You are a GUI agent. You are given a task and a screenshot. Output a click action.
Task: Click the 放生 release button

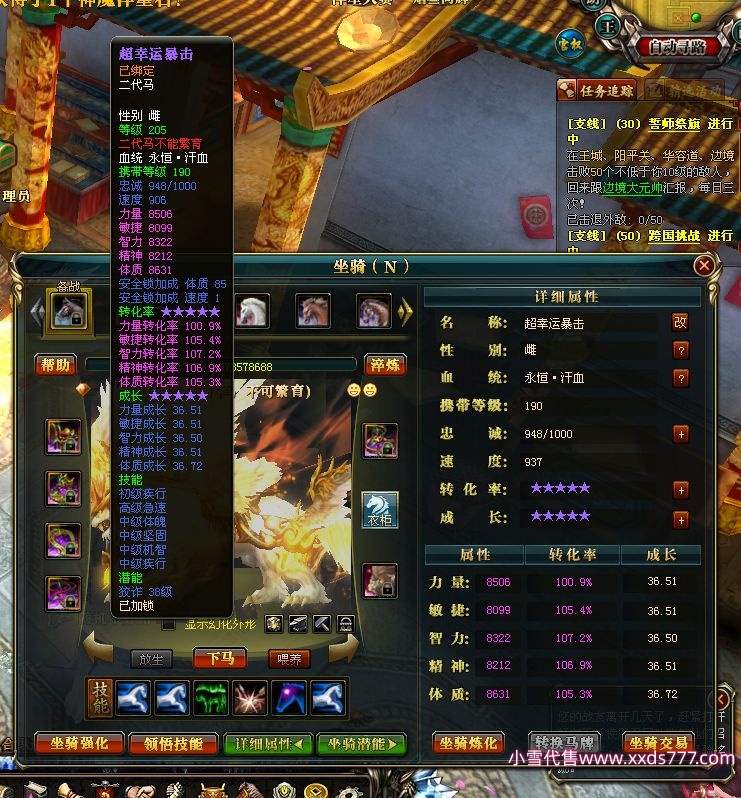152,658
